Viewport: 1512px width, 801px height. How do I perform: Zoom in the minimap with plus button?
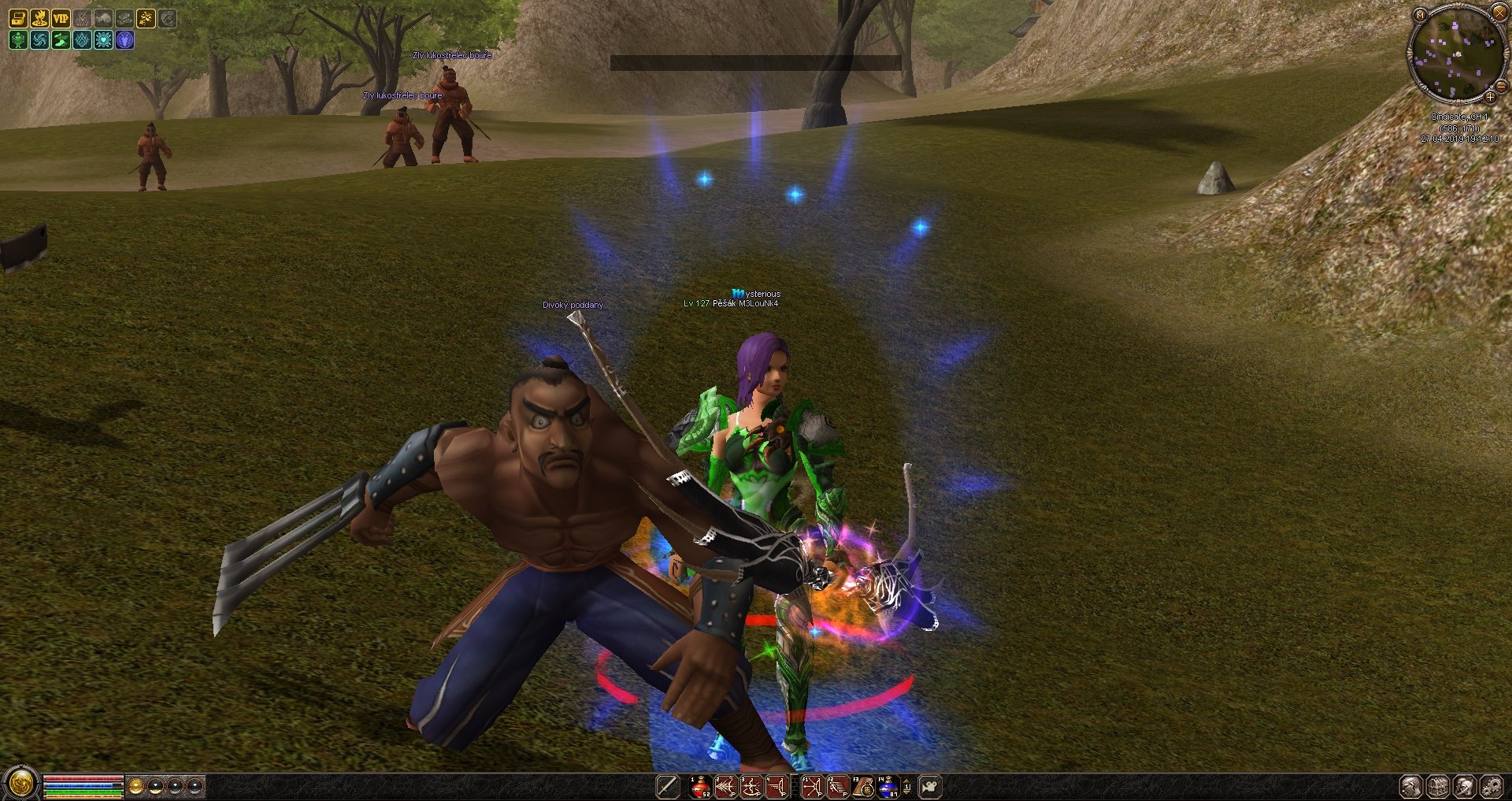click(1490, 98)
